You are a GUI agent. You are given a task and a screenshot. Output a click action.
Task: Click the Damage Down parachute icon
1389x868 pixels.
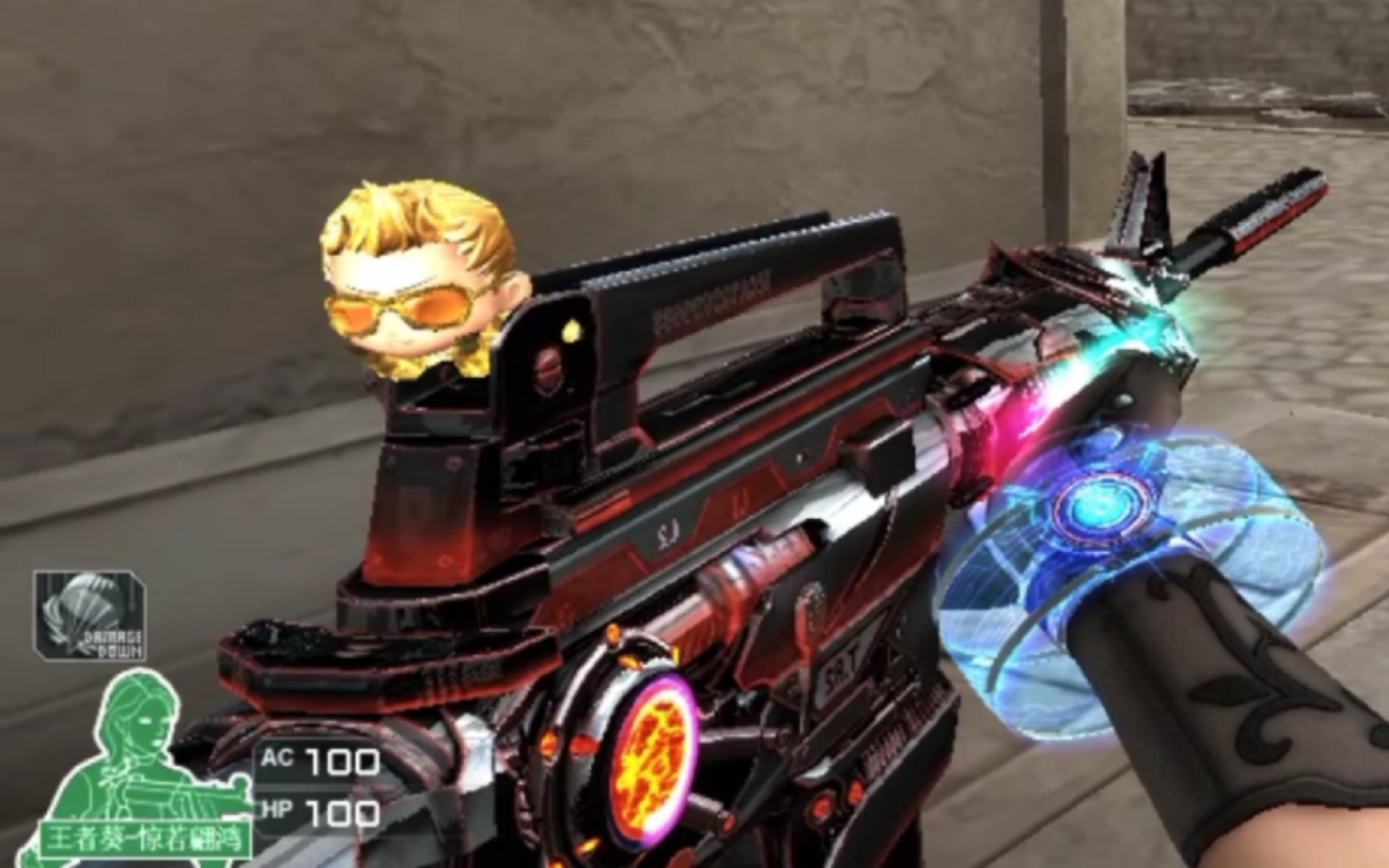tap(90, 615)
